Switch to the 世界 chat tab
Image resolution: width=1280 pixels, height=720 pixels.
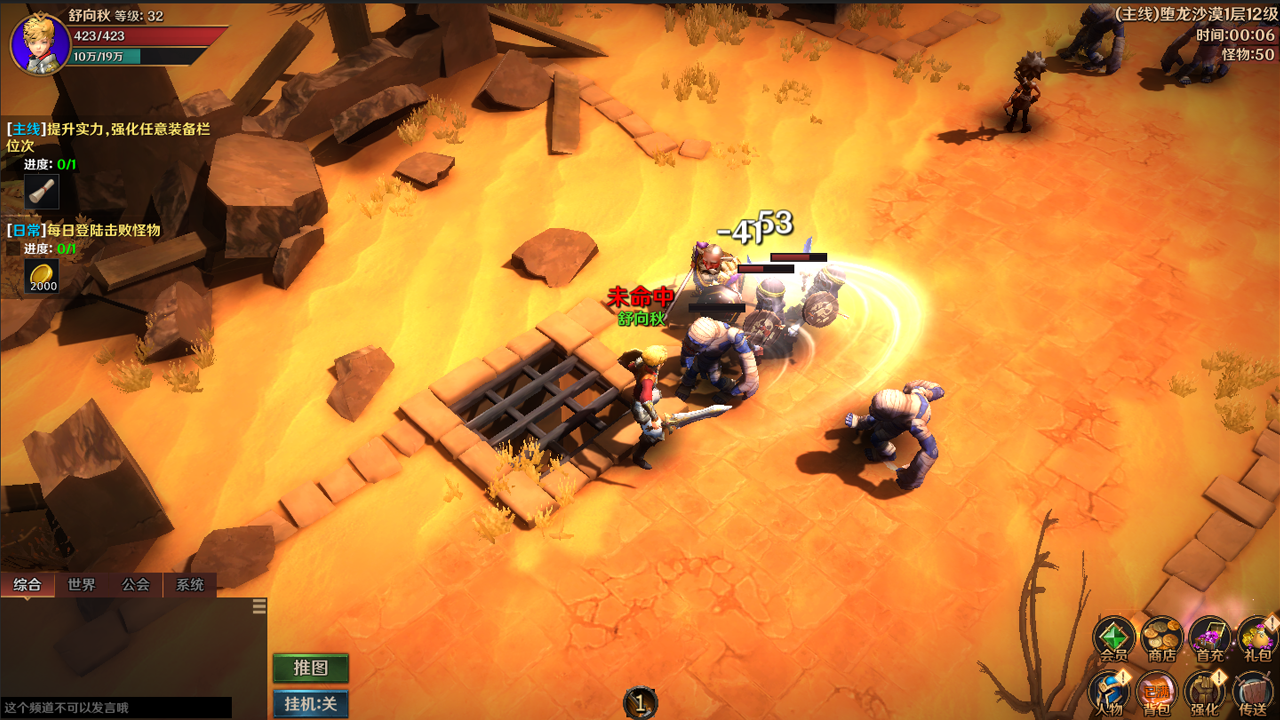pos(82,585)
